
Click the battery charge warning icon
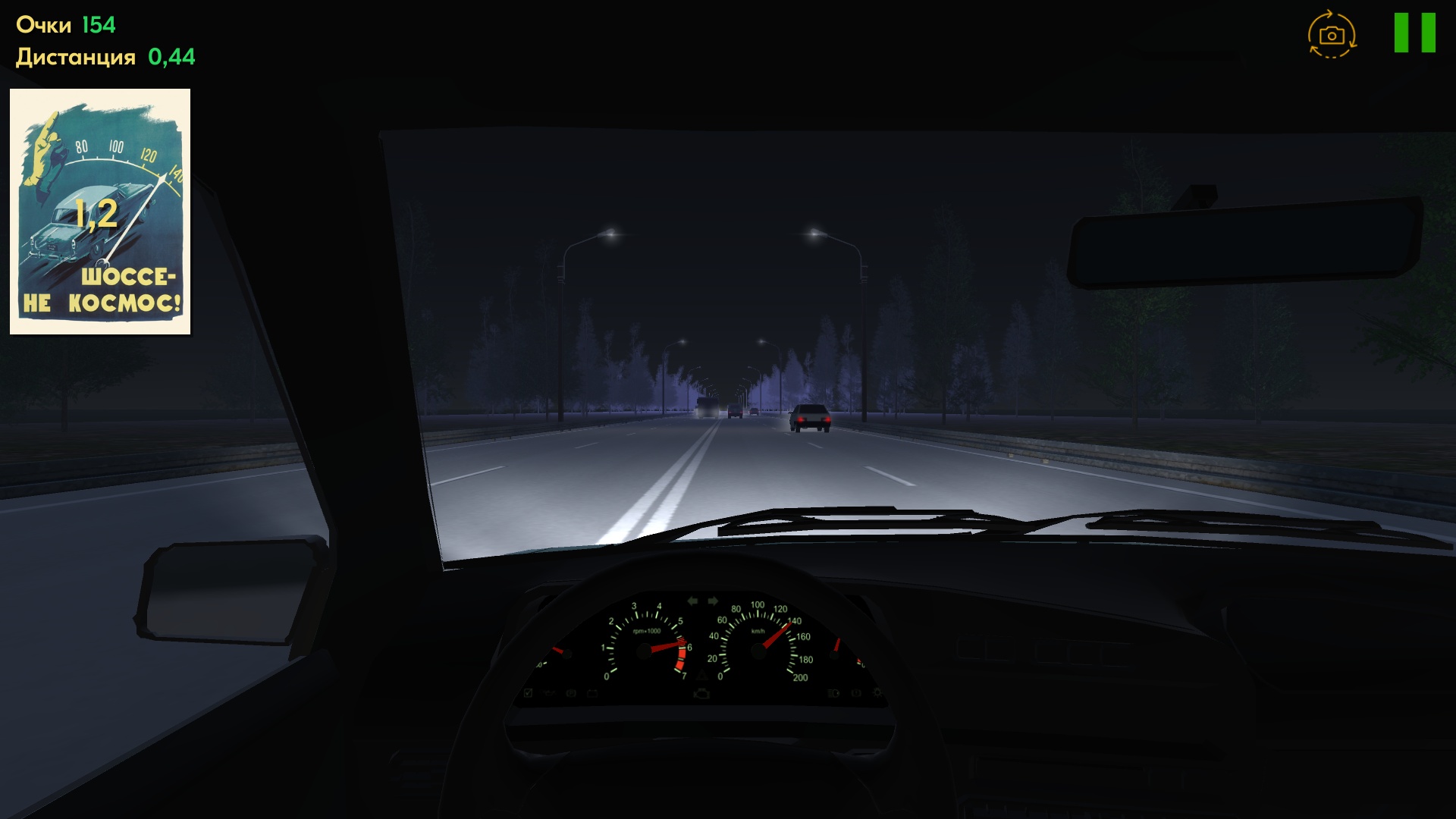(x=592, y=692)
